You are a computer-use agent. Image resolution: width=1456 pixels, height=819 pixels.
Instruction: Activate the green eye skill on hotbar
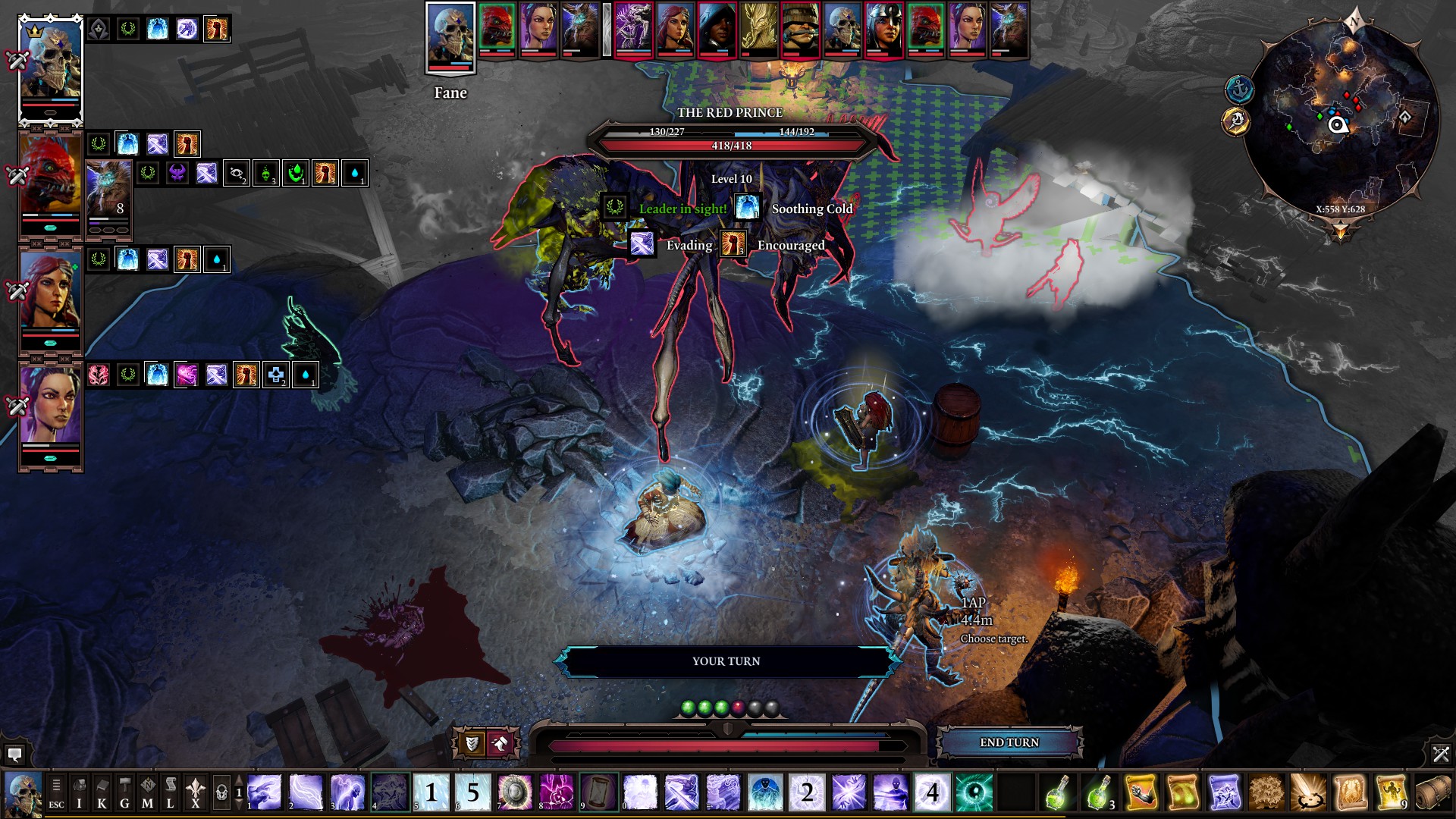tap(974, 792)
